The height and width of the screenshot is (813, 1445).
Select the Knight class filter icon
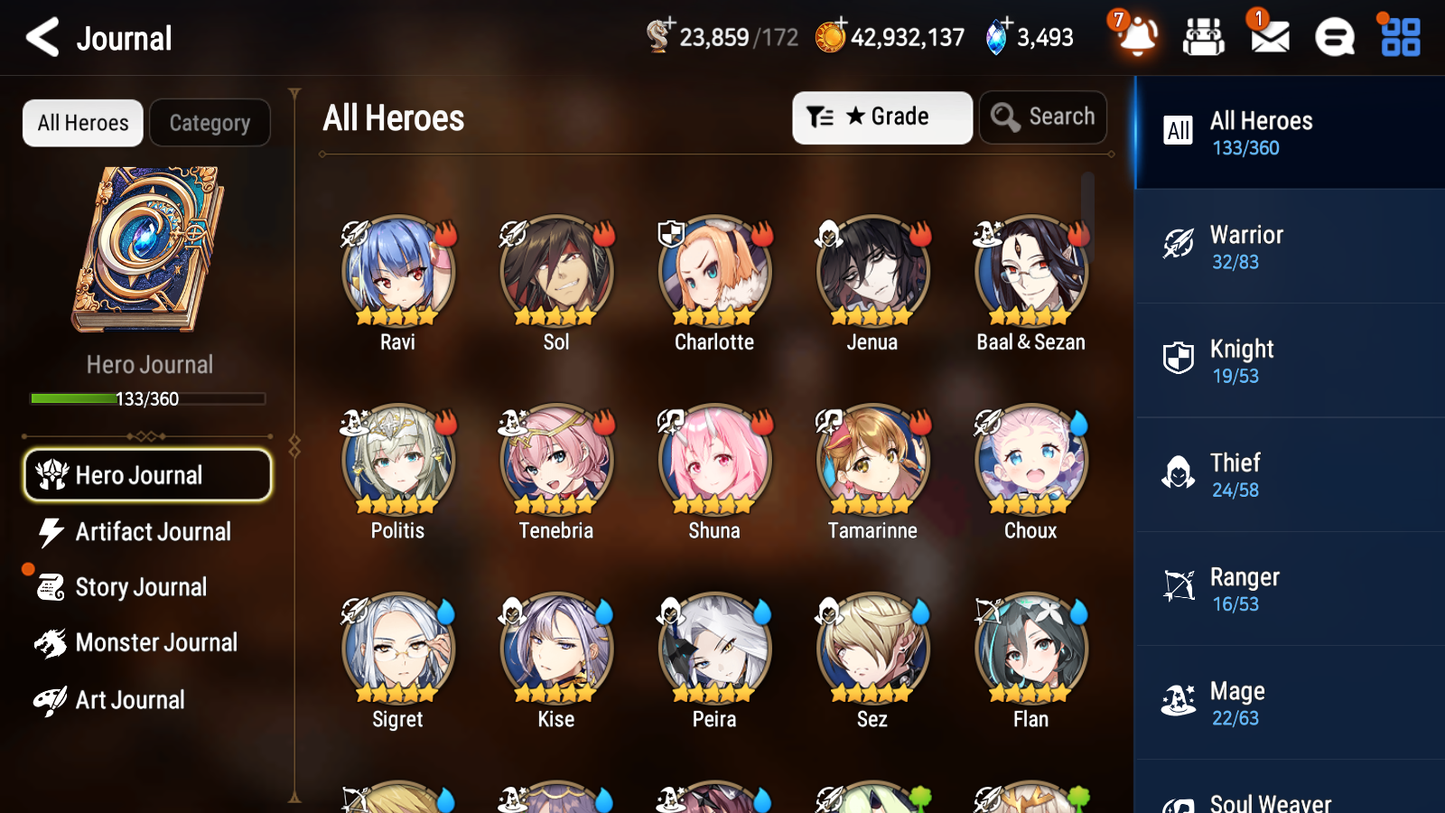[x=1178, y=359]
